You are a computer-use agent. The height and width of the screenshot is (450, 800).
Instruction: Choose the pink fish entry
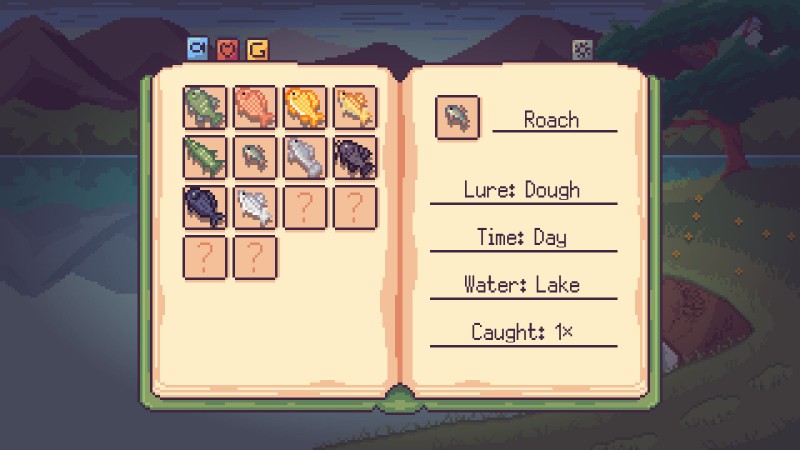coord(255,107)
